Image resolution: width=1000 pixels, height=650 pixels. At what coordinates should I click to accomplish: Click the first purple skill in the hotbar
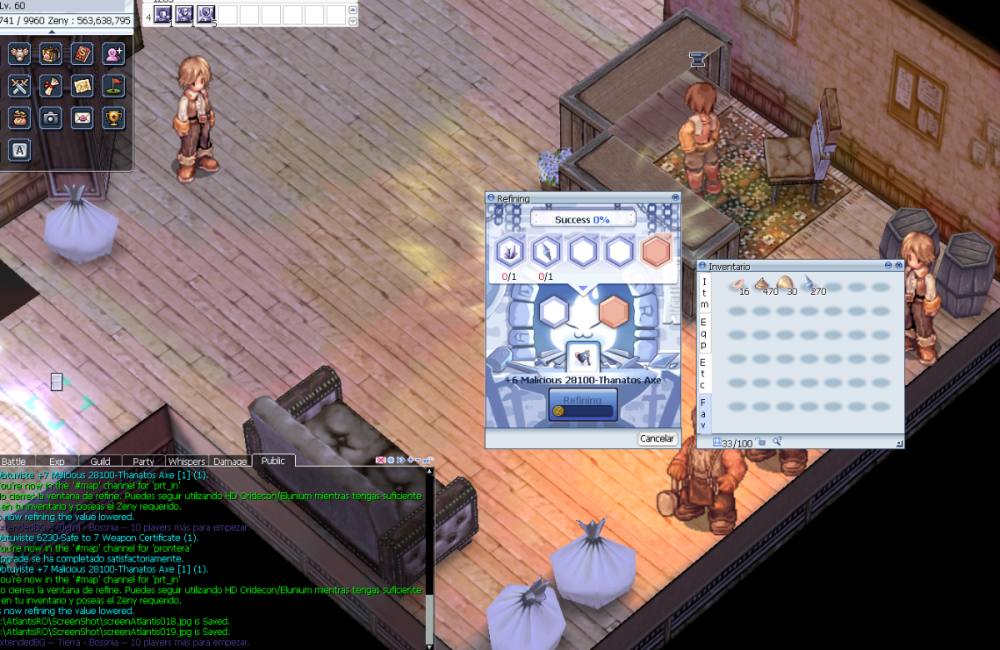(x=160, y=14)
